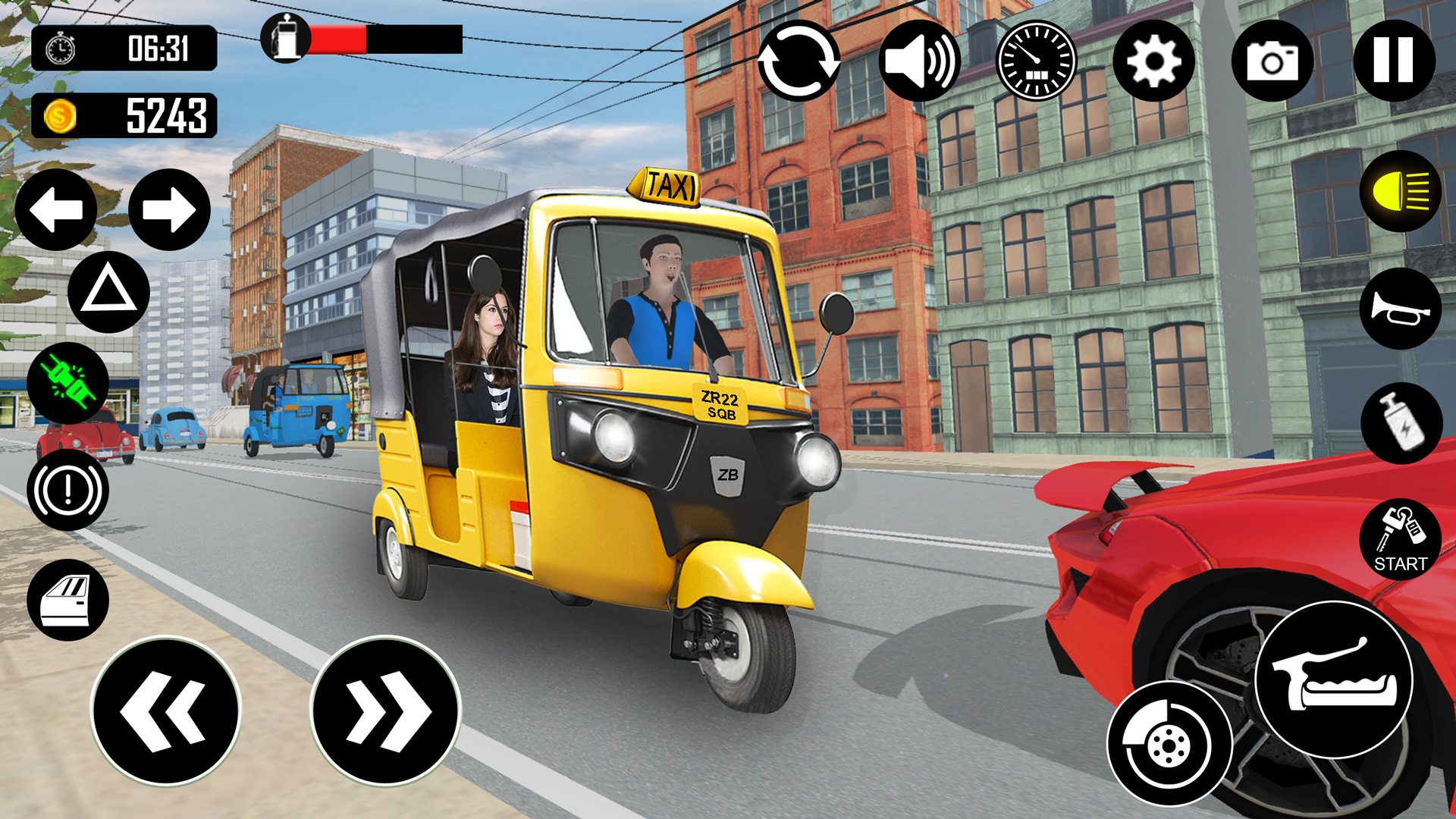Image resolution: width=1456 pixels, height=819 pixels.
Task: Open the speedometer dashboard view
Action: tap(1036, 61)
